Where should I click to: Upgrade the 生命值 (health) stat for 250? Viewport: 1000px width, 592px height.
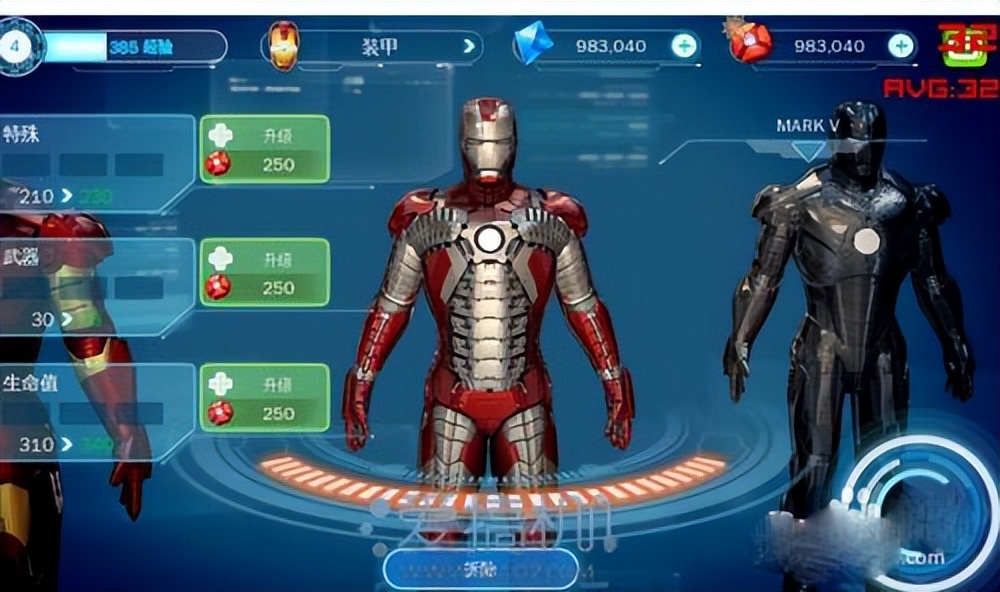(265, 398)
